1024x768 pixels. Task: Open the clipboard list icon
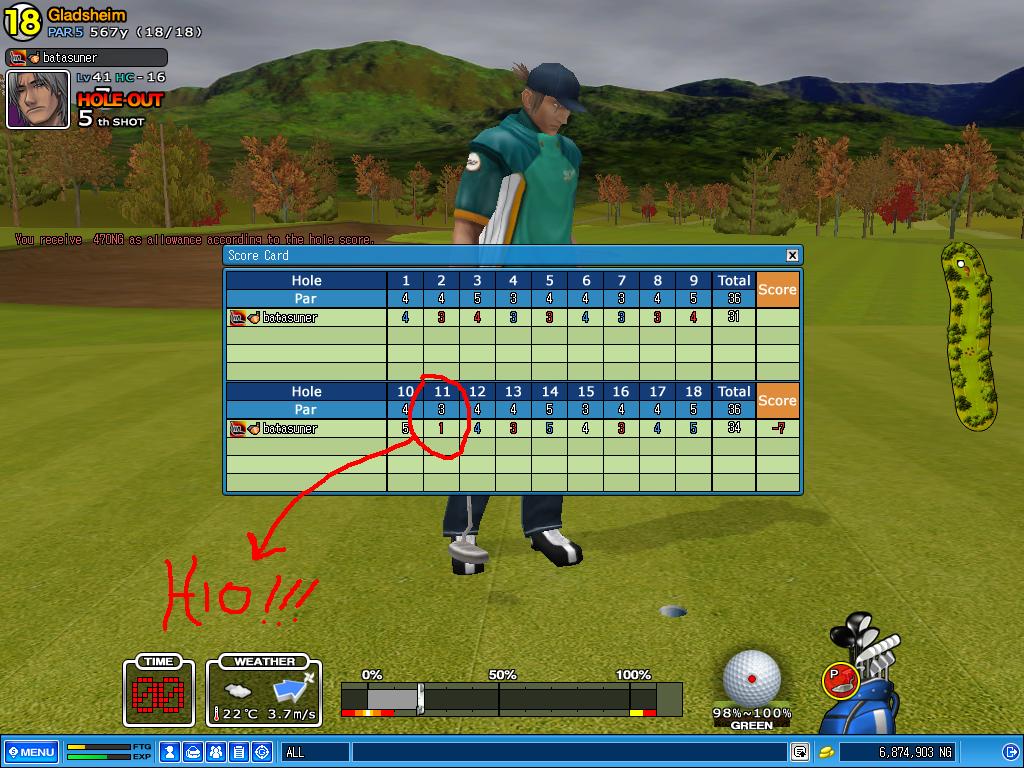point(239,752)
